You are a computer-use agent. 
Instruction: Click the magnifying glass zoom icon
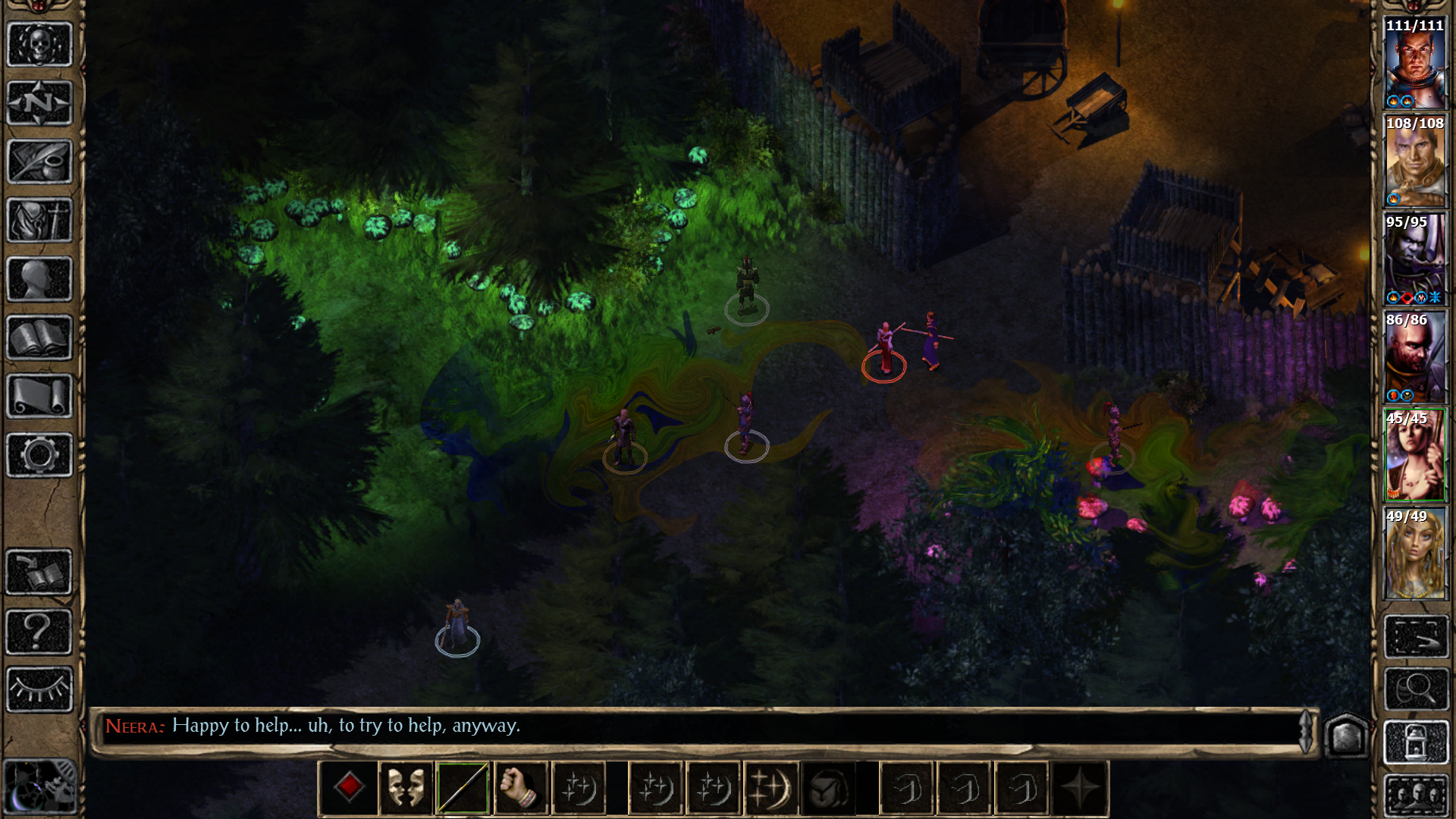pos(1415,689)
